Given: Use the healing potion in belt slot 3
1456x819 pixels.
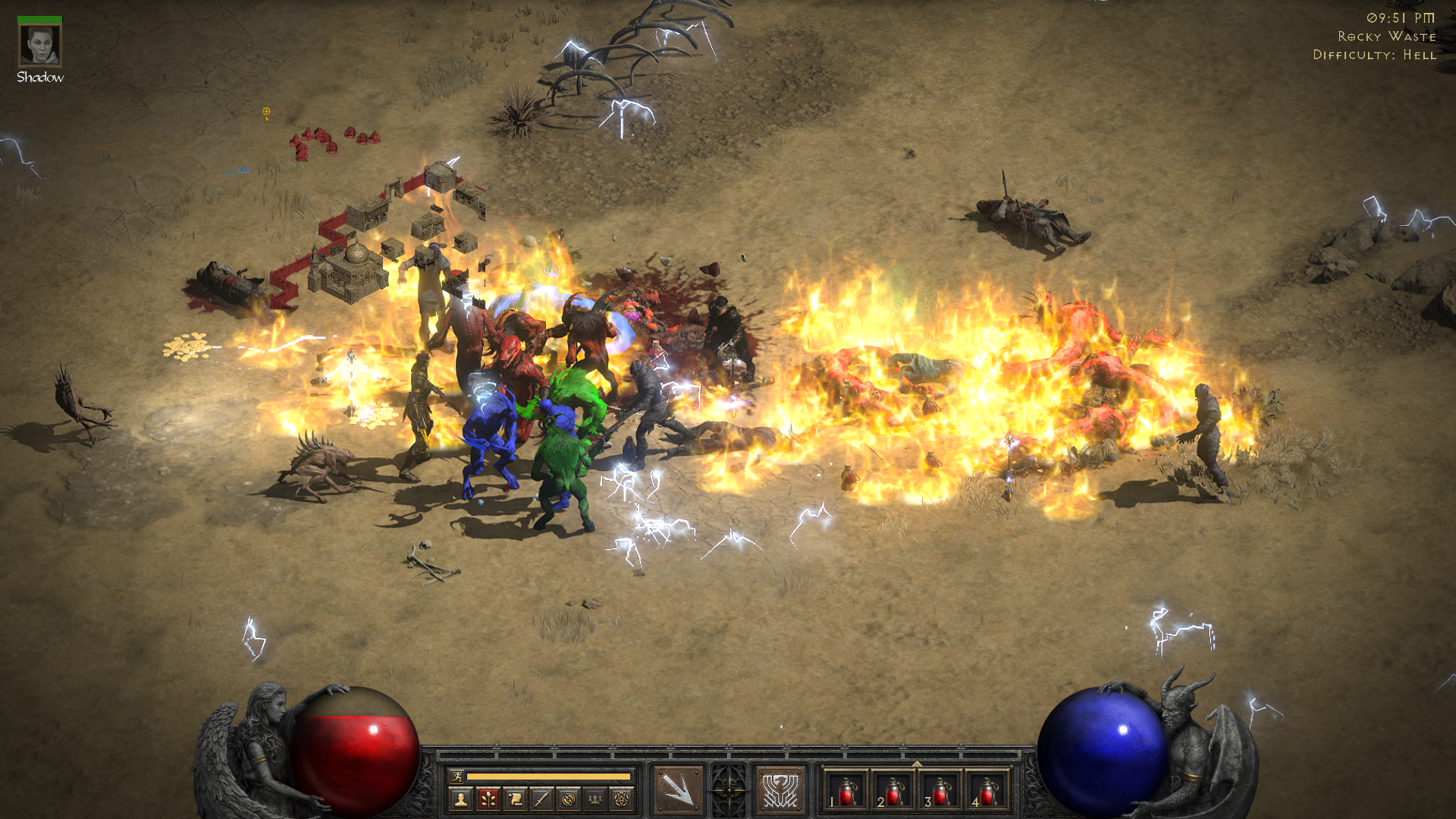Looking at the screenshot, I should 940,792.
